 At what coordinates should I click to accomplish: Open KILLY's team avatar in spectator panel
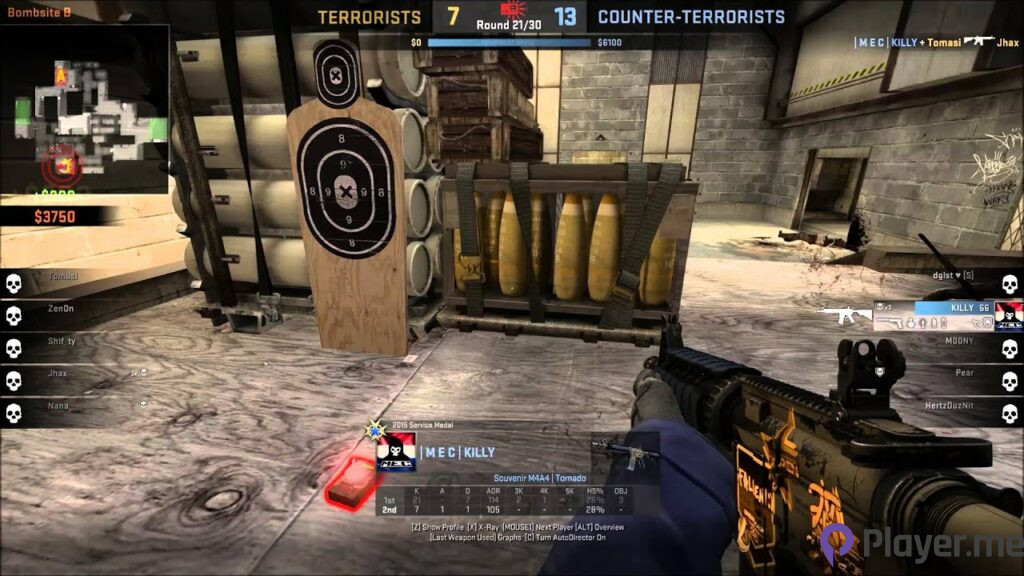395,455
